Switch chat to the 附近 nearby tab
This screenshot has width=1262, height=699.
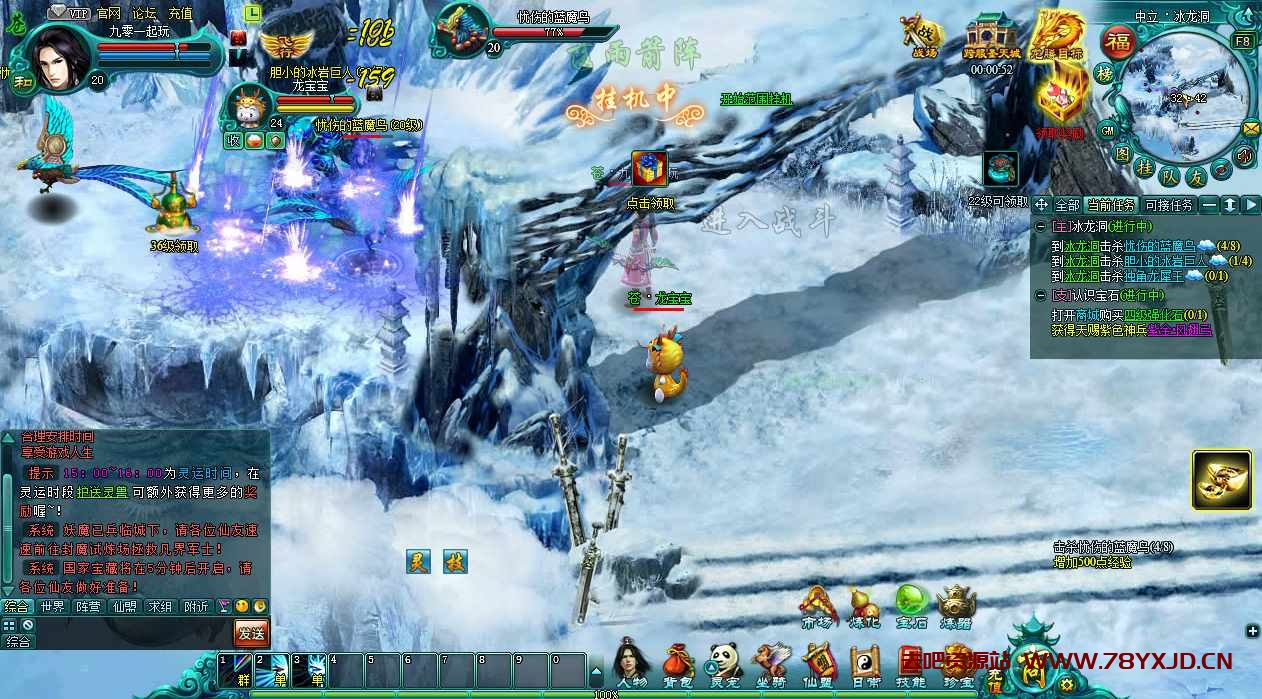tap(196, 606)
